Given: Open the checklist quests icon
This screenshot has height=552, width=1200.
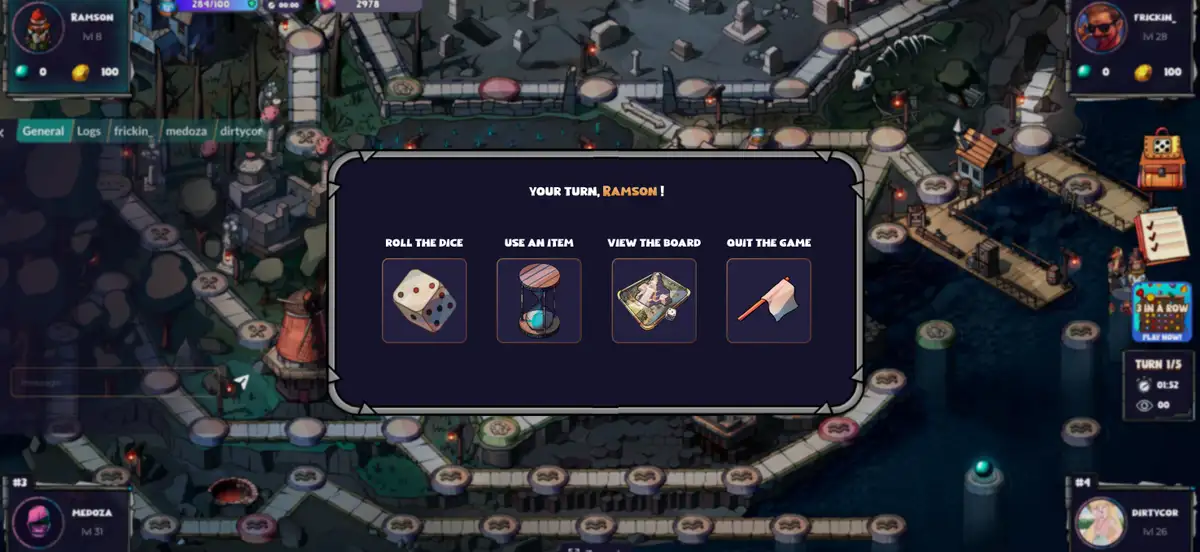Looking at the screenshot, I should tap(1160, 237).
